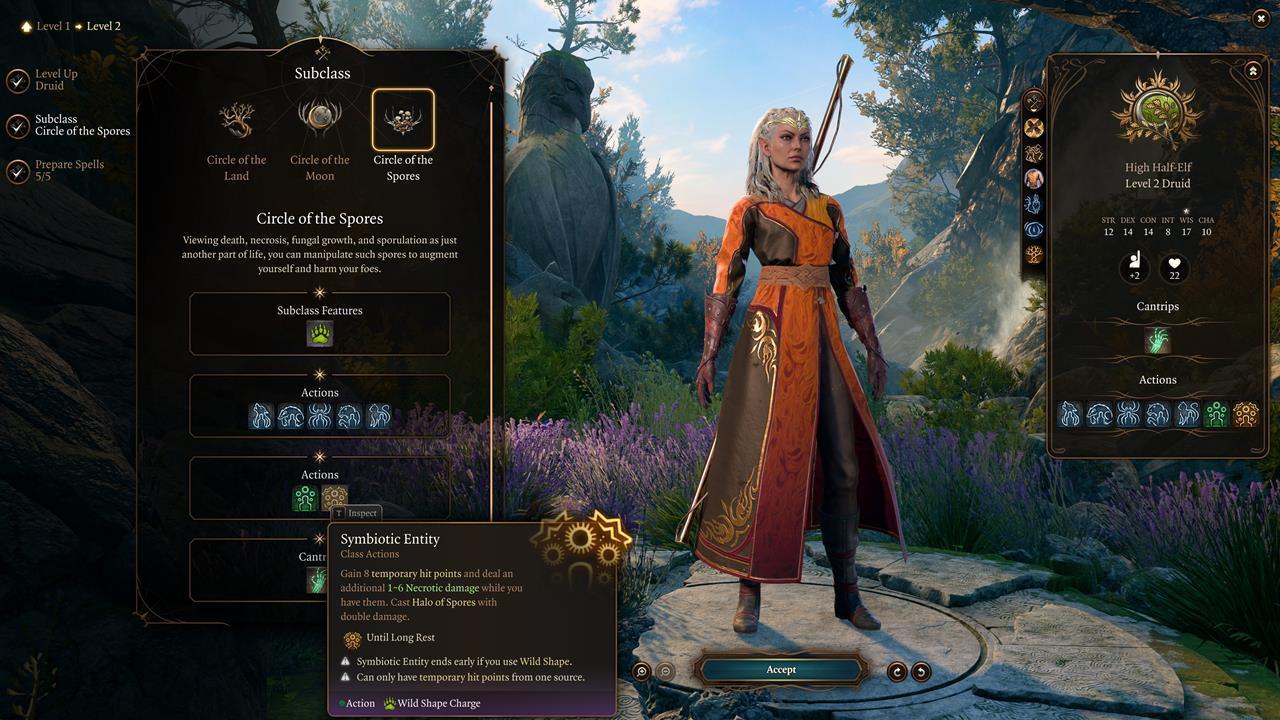Inspect the Wild Shape paw subclass feature
The width and height of the screenshot is (1280, 720).
click(320, 334)
